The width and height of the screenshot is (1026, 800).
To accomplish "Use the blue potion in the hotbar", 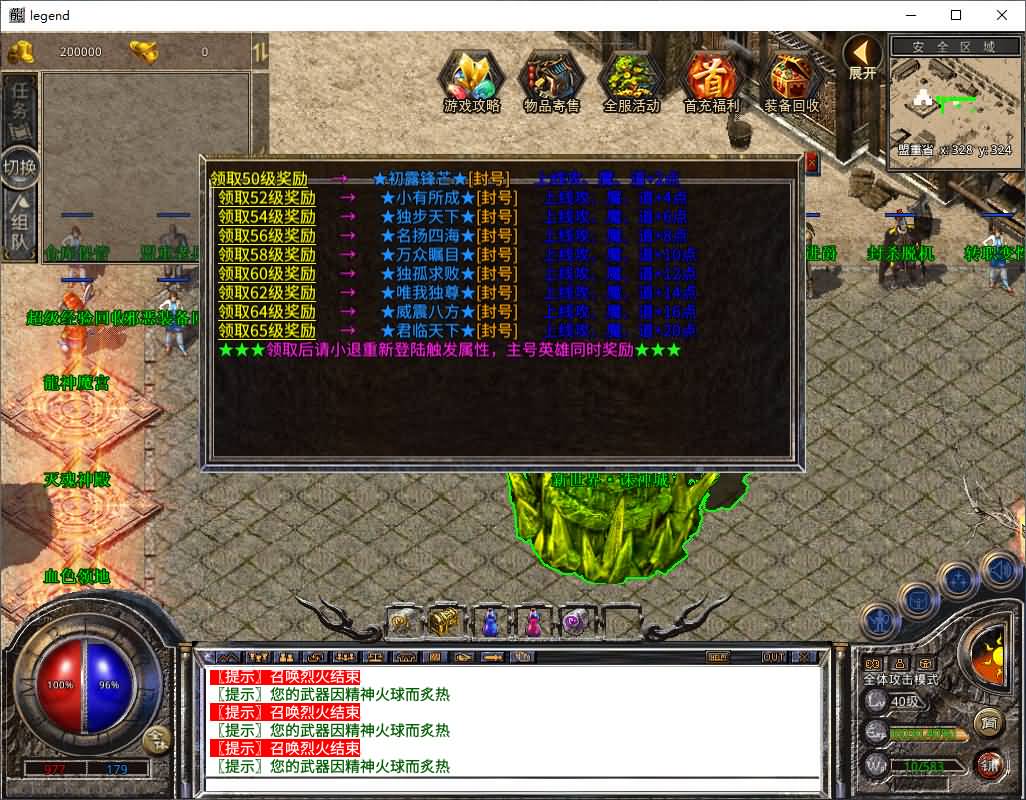I will (490, 622).
